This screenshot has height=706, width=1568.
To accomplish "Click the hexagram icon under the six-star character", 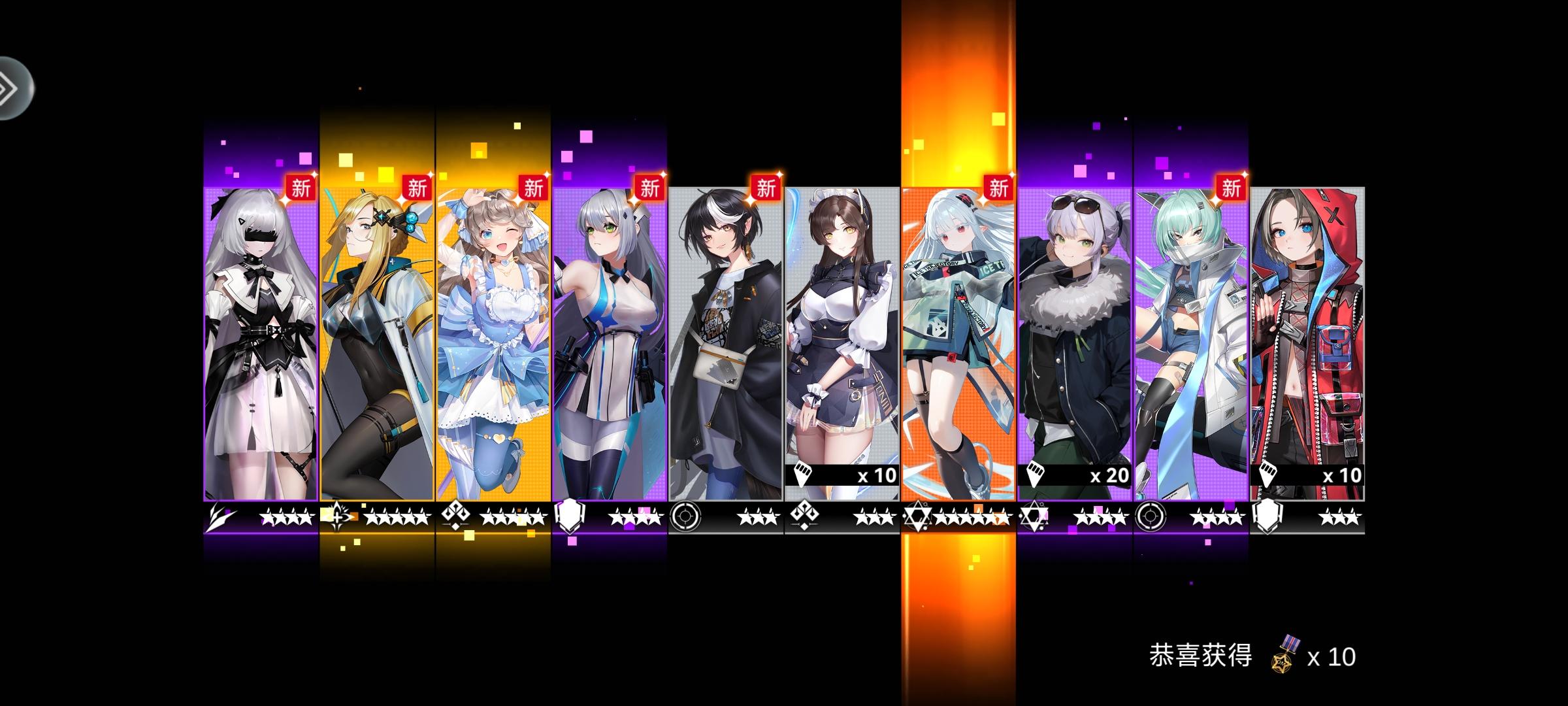I will click(917, 516).
